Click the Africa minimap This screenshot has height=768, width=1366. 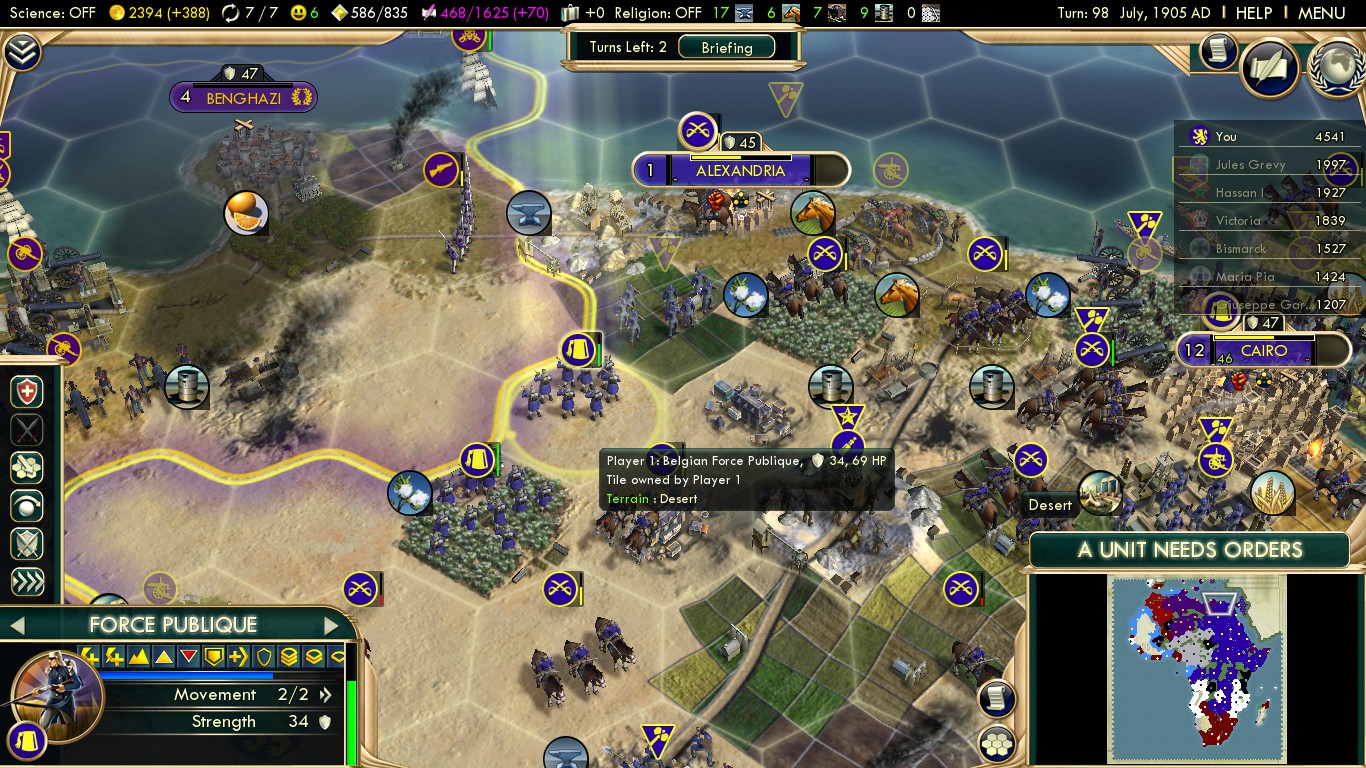[x=1196, y=668]
